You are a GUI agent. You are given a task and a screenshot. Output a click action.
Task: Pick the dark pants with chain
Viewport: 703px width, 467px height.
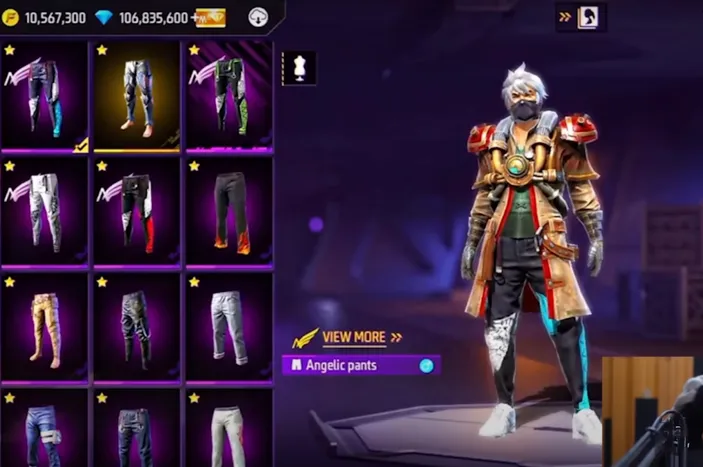point(137,327)
